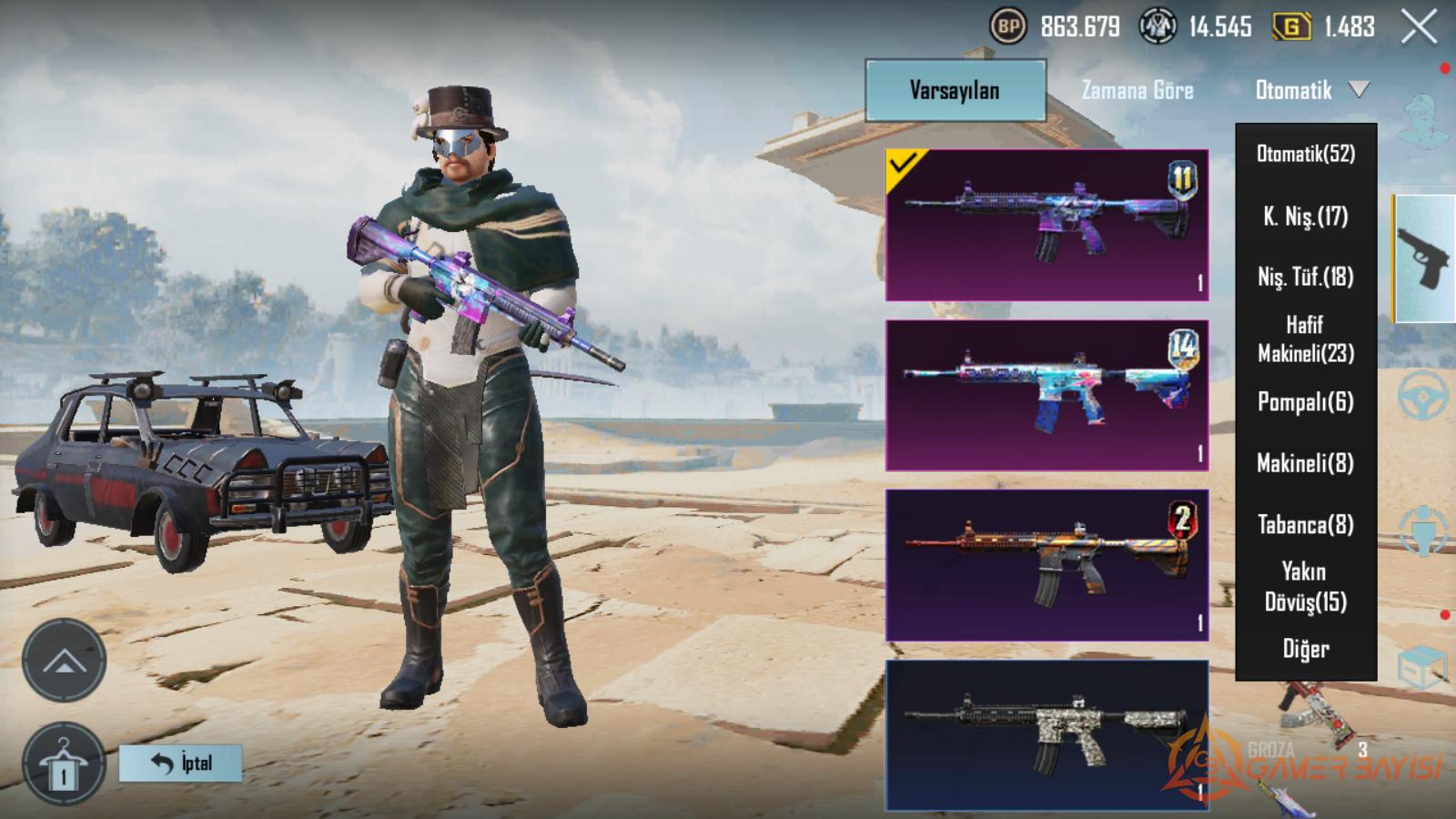
Task: Open the Makineli(8) category
Action: [x=1305, y=463]
